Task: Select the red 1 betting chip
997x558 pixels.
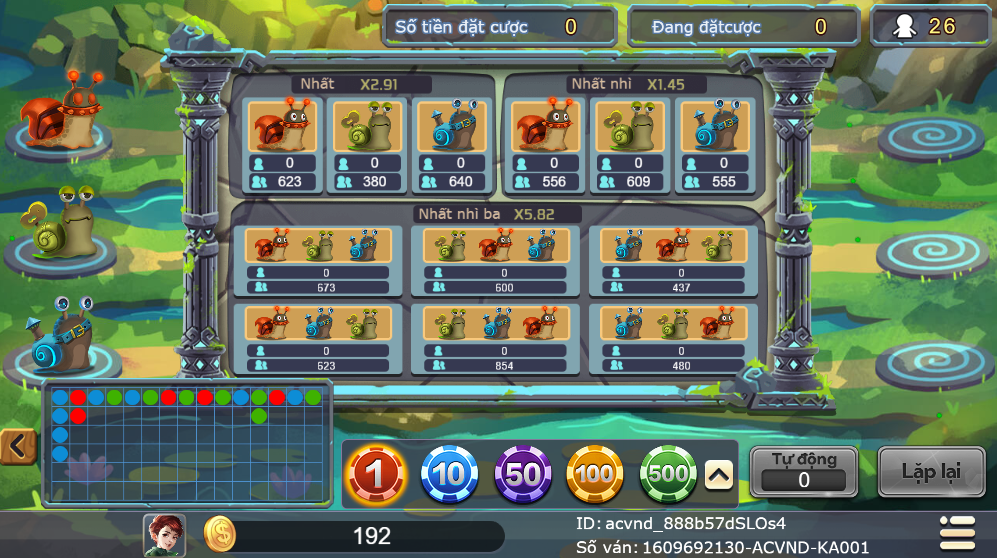Action: [376, 474]
